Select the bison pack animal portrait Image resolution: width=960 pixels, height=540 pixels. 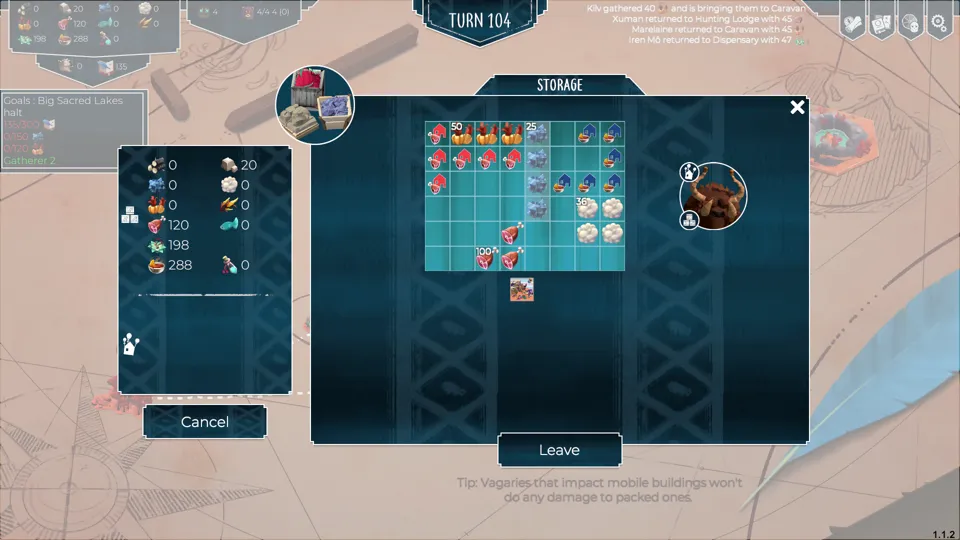point(713,196)
